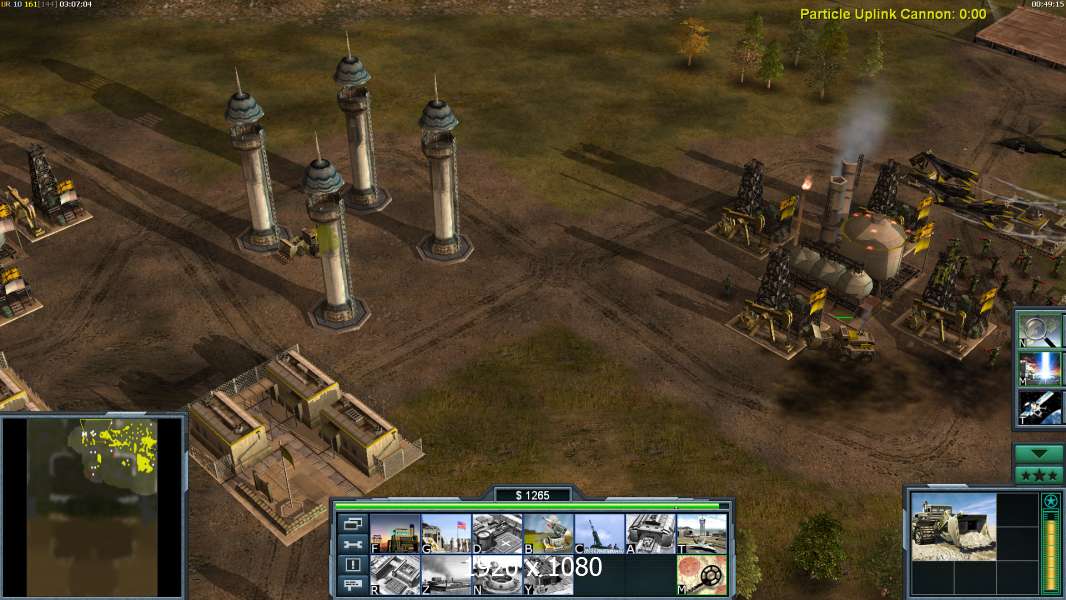
Task: Select the Barracks build icon with flag
Action: tap(446, 534)
